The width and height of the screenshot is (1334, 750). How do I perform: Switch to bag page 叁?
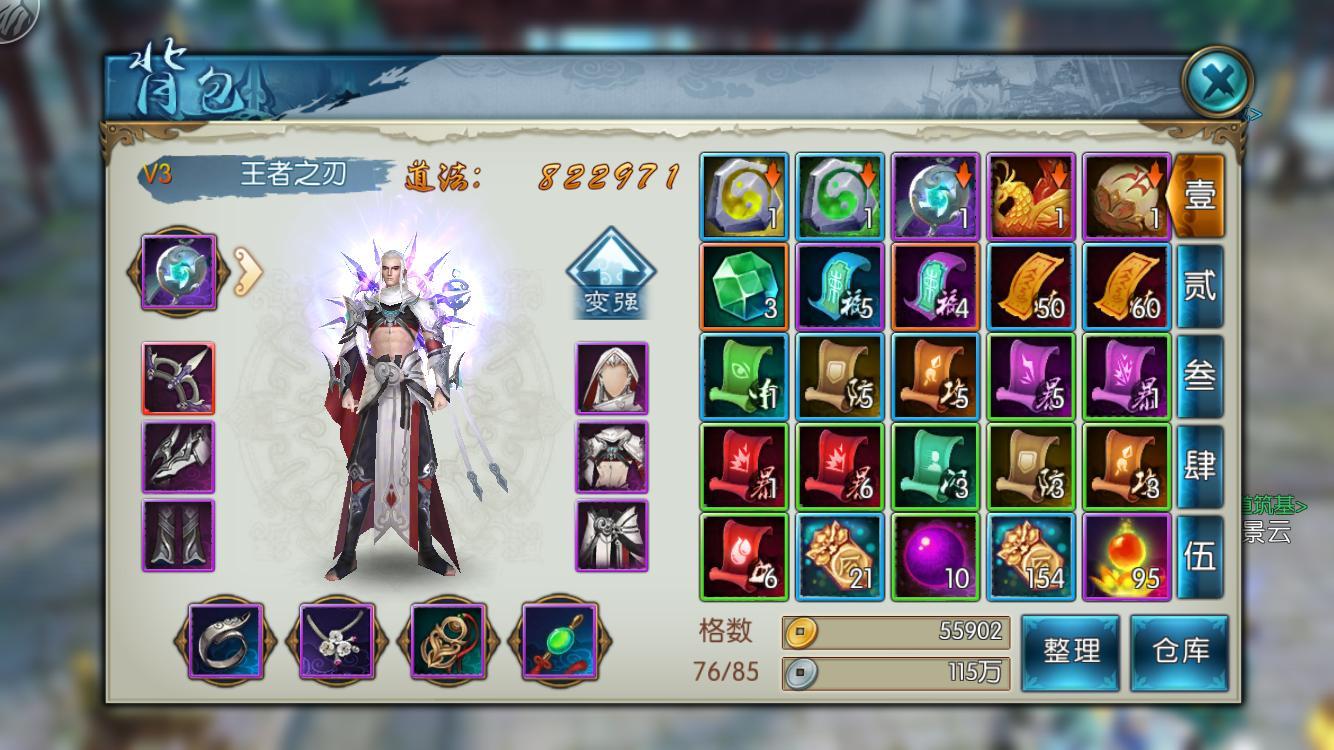pos(1199,376)
